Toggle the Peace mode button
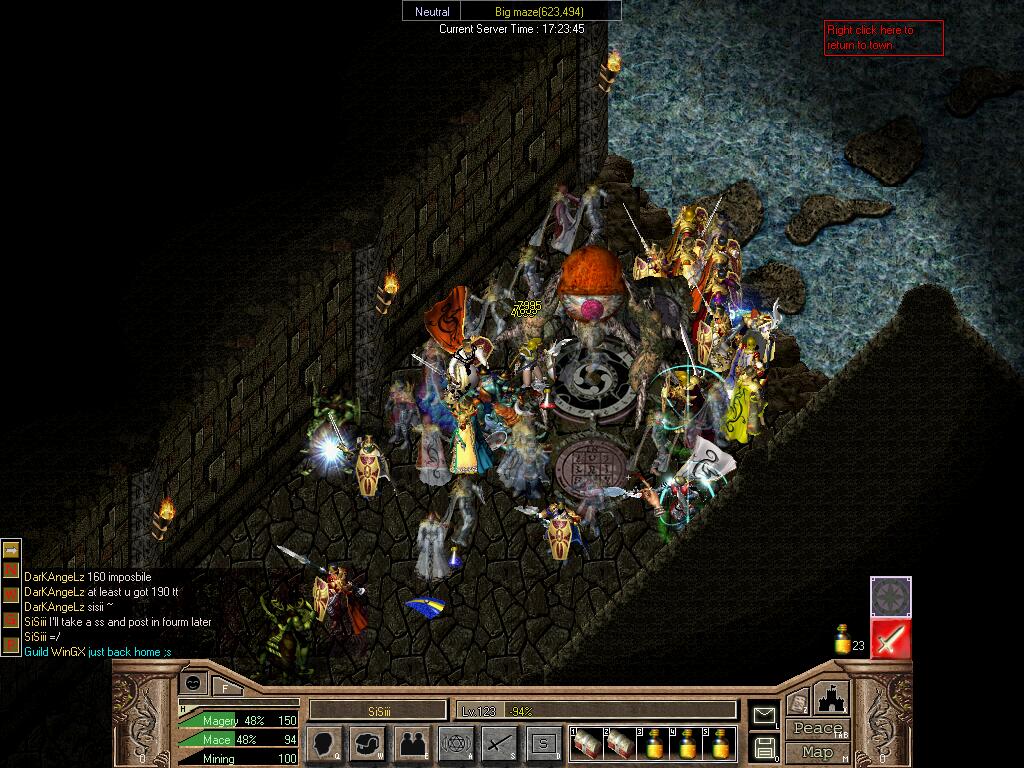The image size is (1024, 768). pos(817,728)
